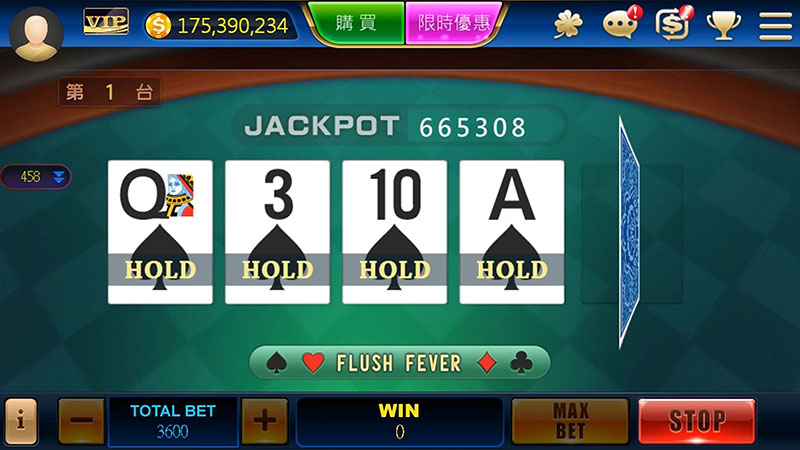The width and height of the screenshot is (800, 450).
Task: Open the dollar shop icon
Action: coord(672,24)
